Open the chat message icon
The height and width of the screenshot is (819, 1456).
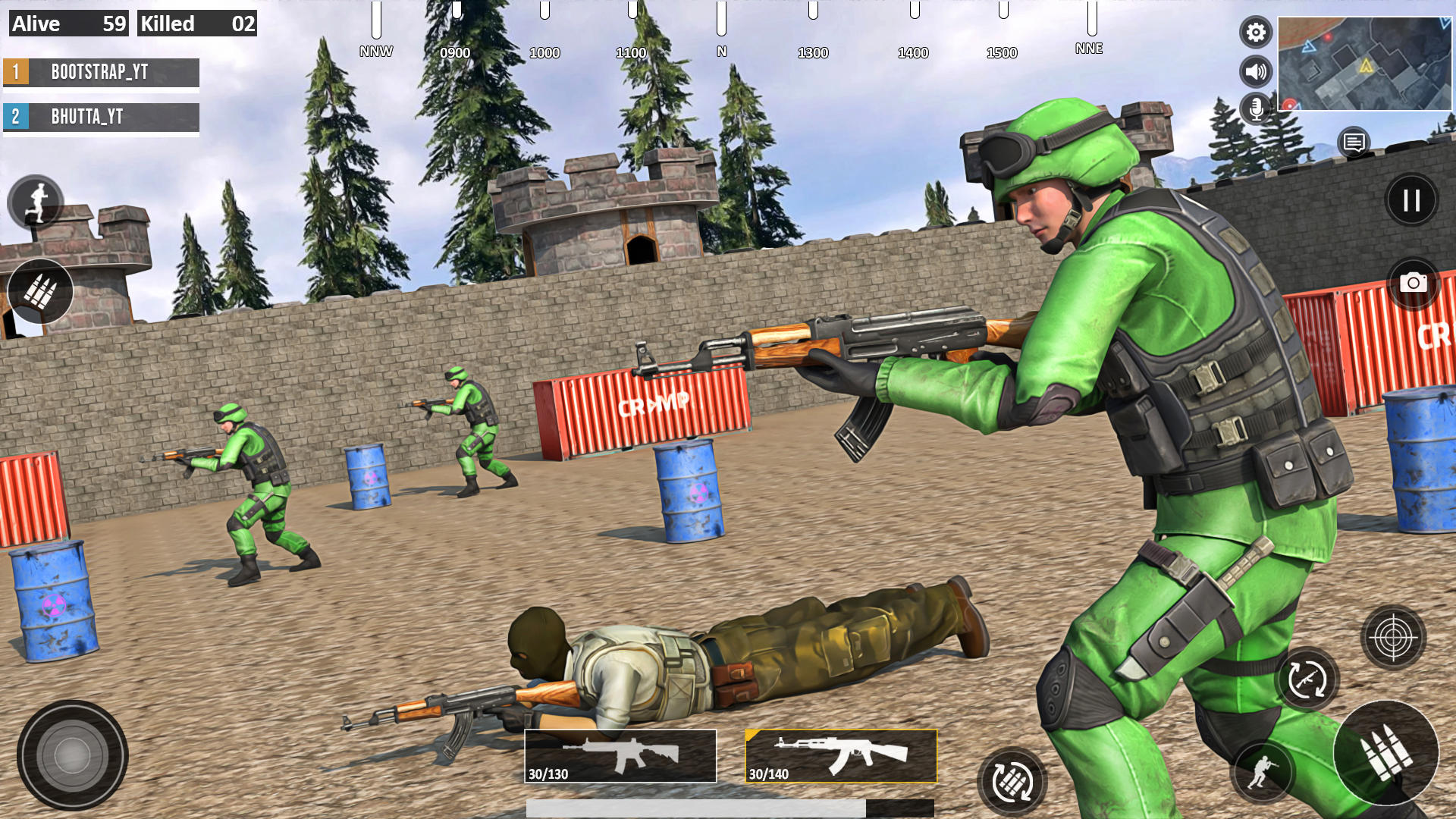(1354, 142)
